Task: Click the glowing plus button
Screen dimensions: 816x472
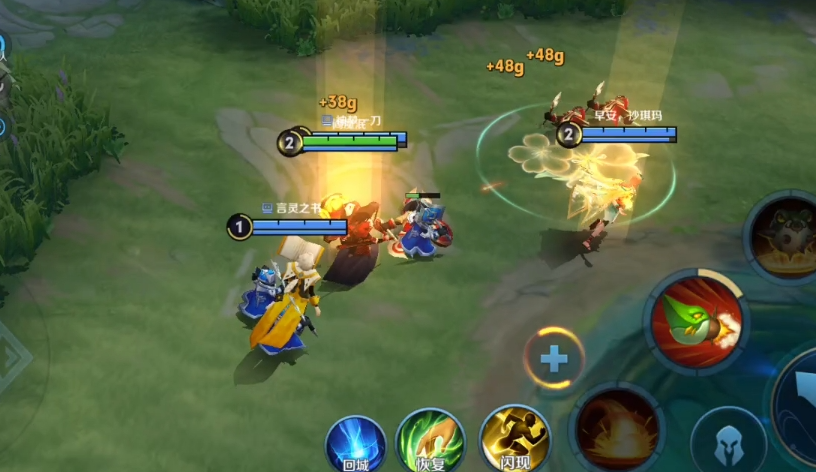Action: click(554, 358)
